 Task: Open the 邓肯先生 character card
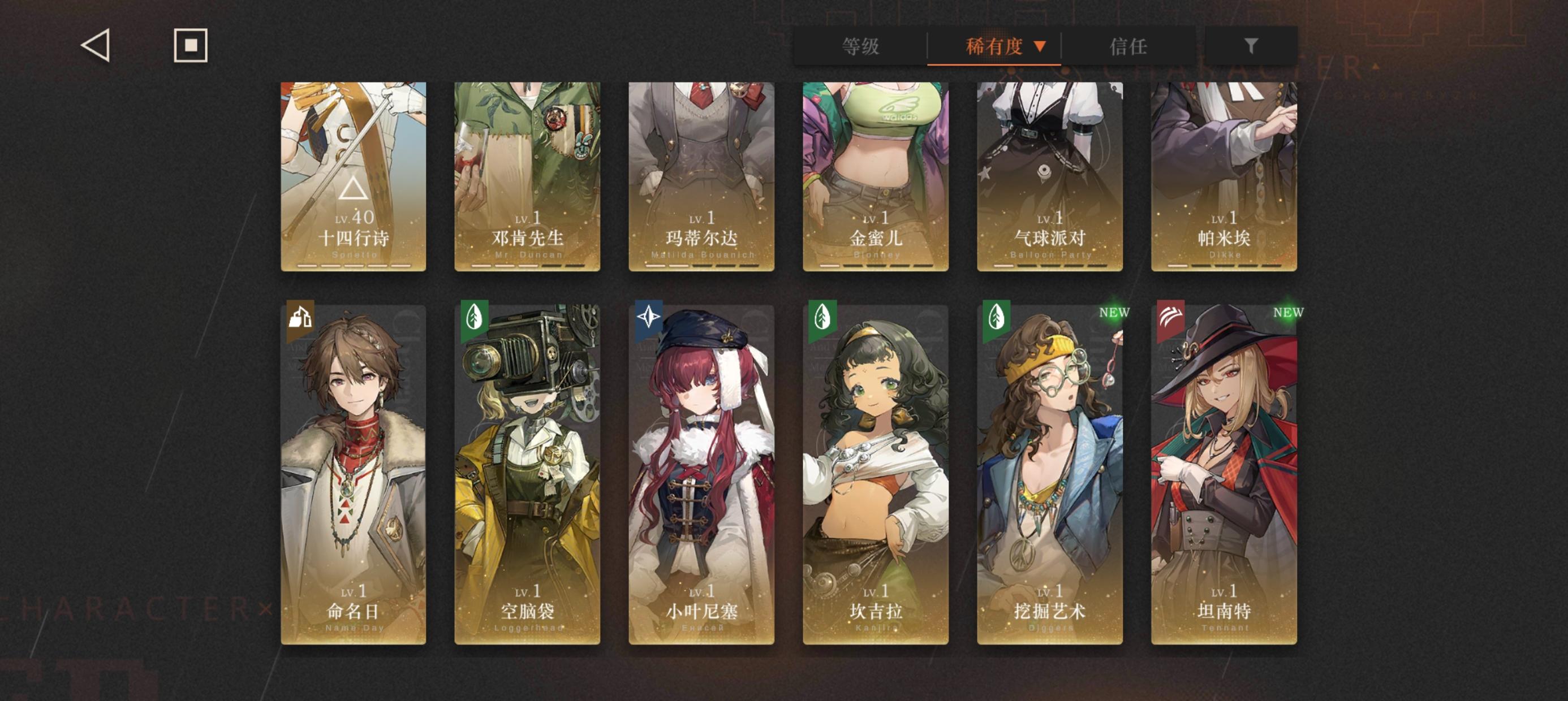(528, 176)
